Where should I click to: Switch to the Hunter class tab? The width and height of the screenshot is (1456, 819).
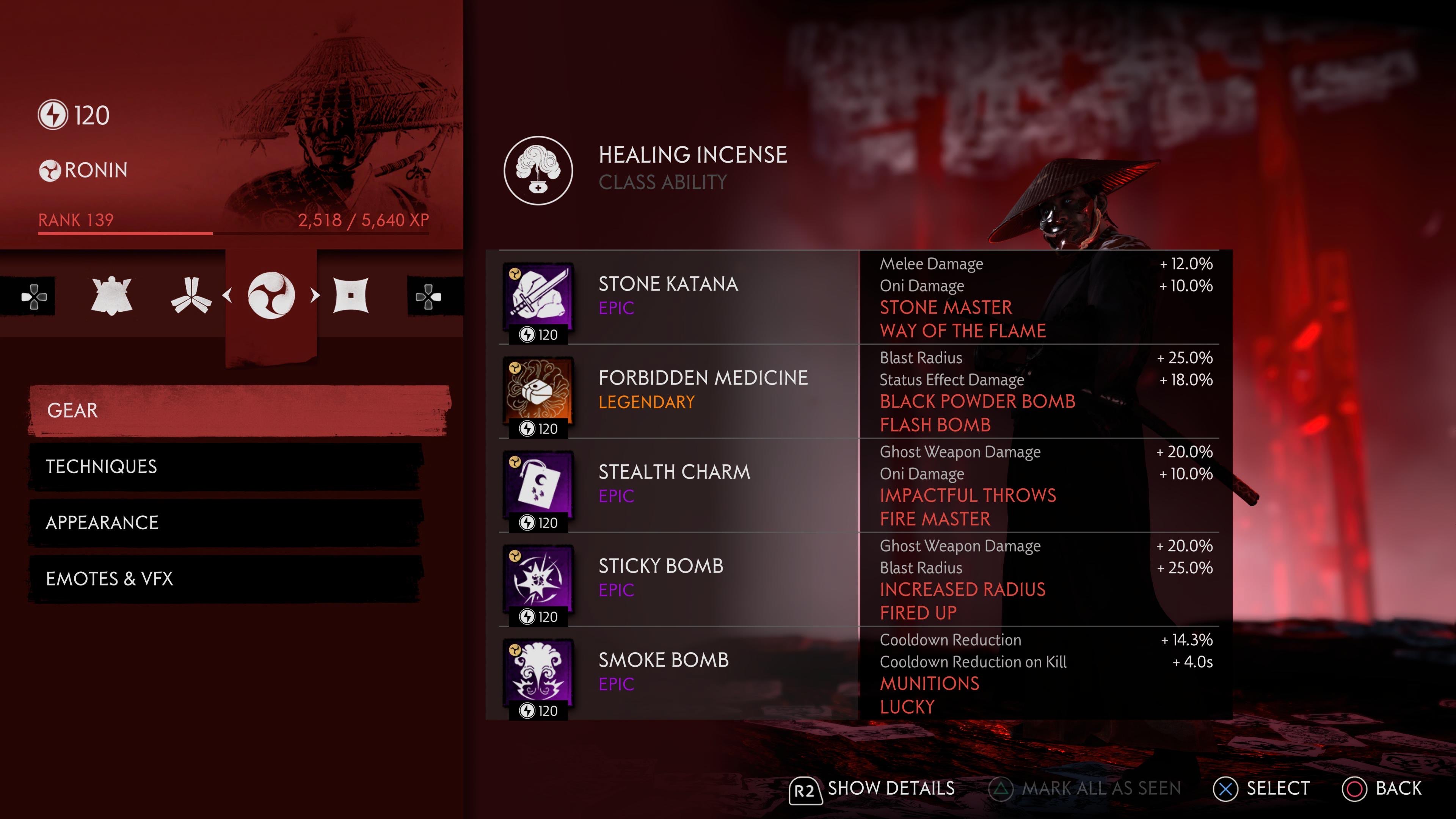(191, 296)
